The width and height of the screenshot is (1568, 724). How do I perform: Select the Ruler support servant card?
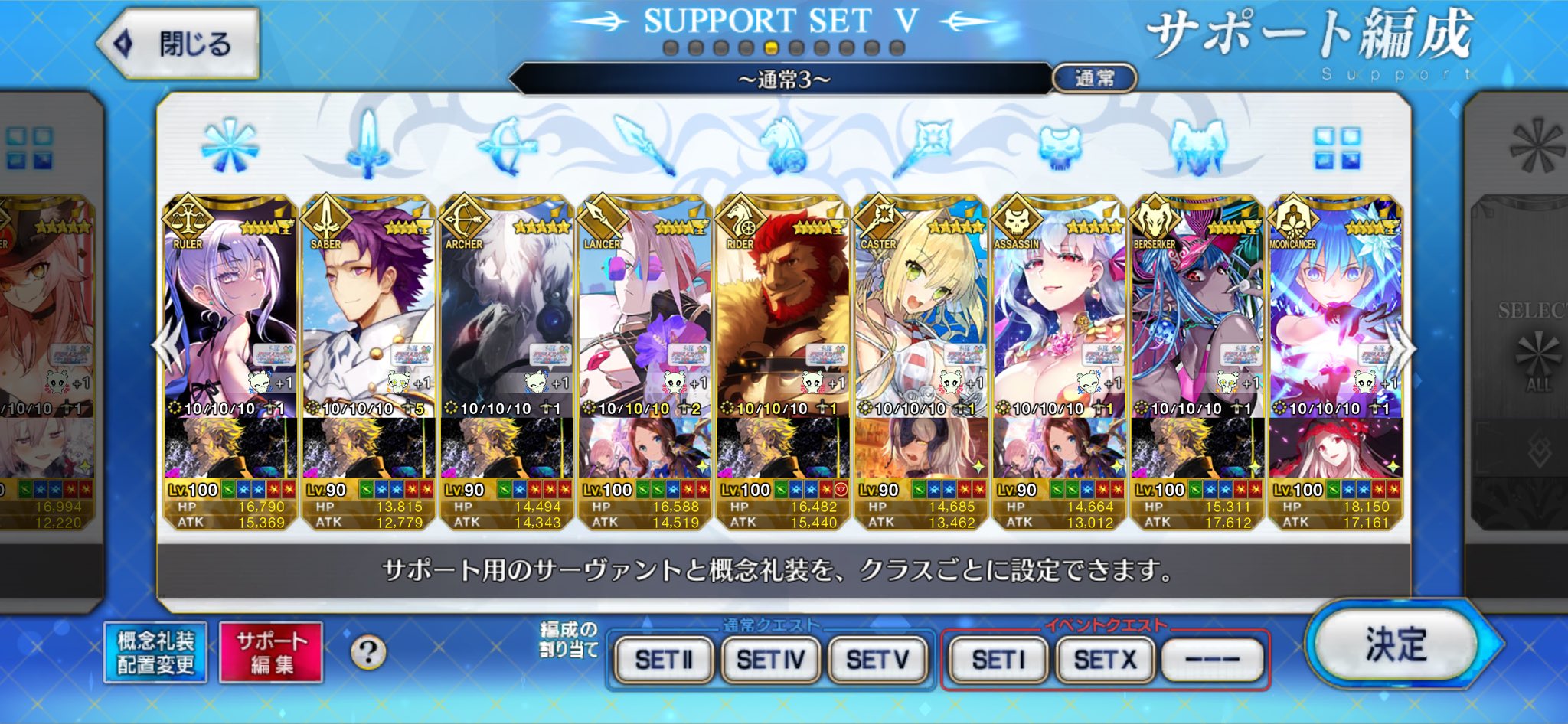click(230, 321)
